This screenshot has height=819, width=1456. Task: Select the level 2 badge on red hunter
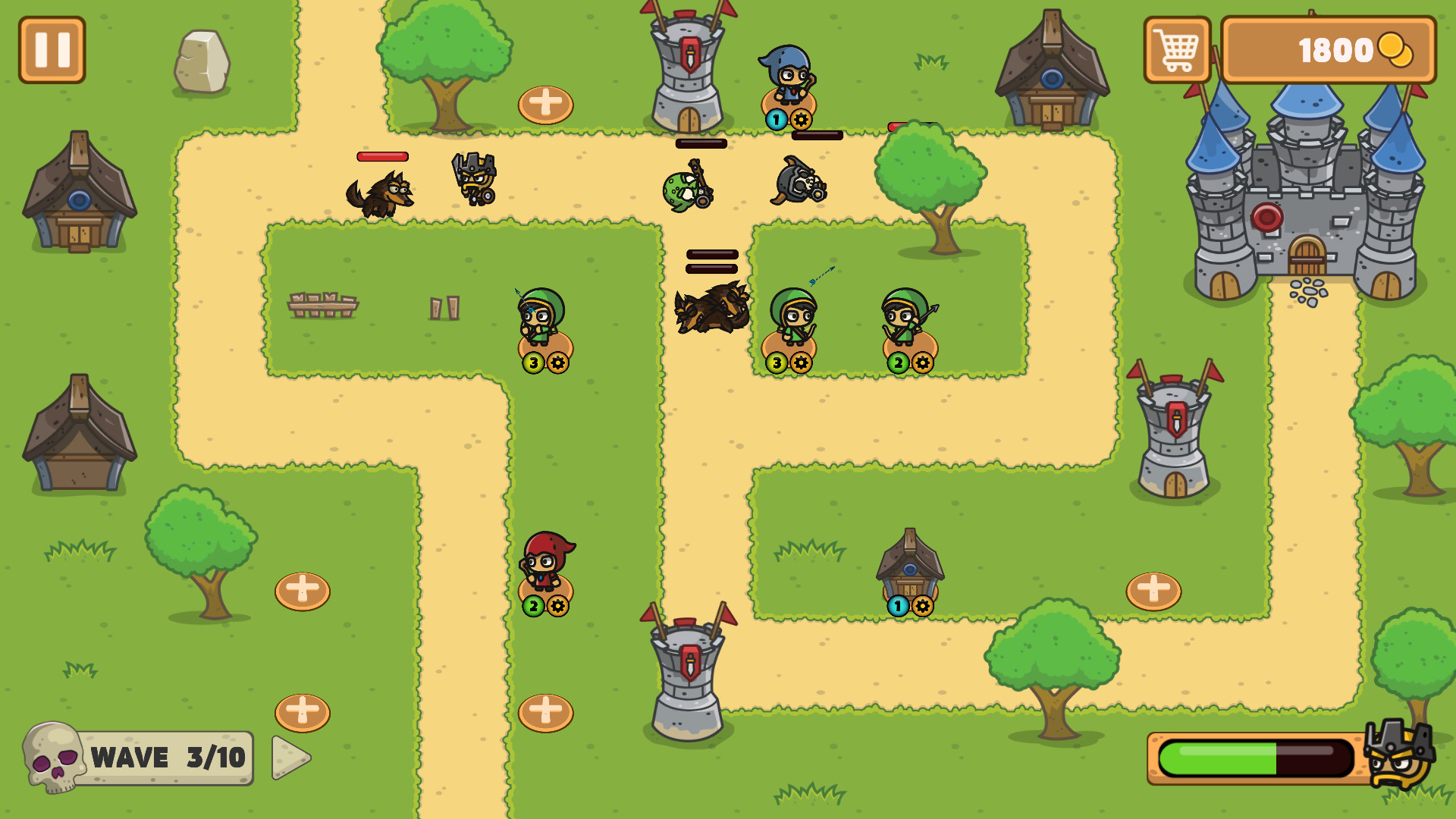click(533, 607)
